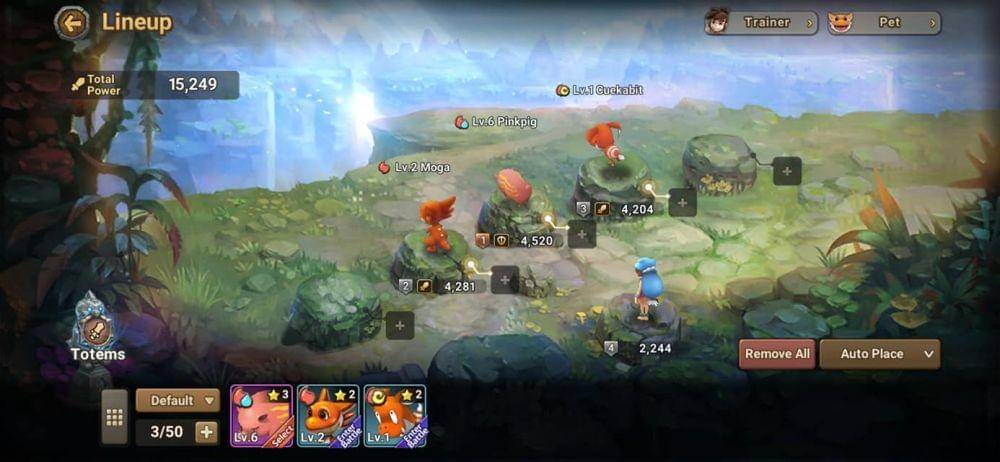Select the Pinkpig unit on the field
The width and height of the screenshot is (1000, 462).
(514, 188)
